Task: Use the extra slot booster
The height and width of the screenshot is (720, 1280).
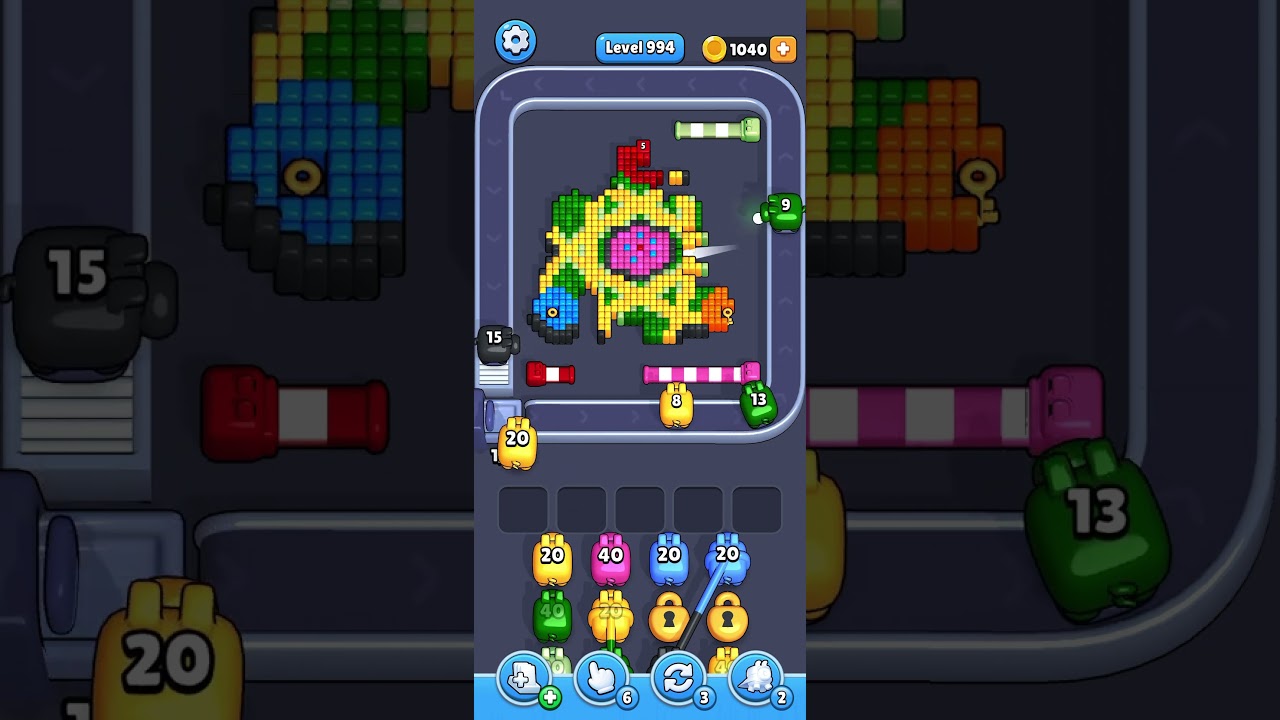Action: [x=524, y=680]
